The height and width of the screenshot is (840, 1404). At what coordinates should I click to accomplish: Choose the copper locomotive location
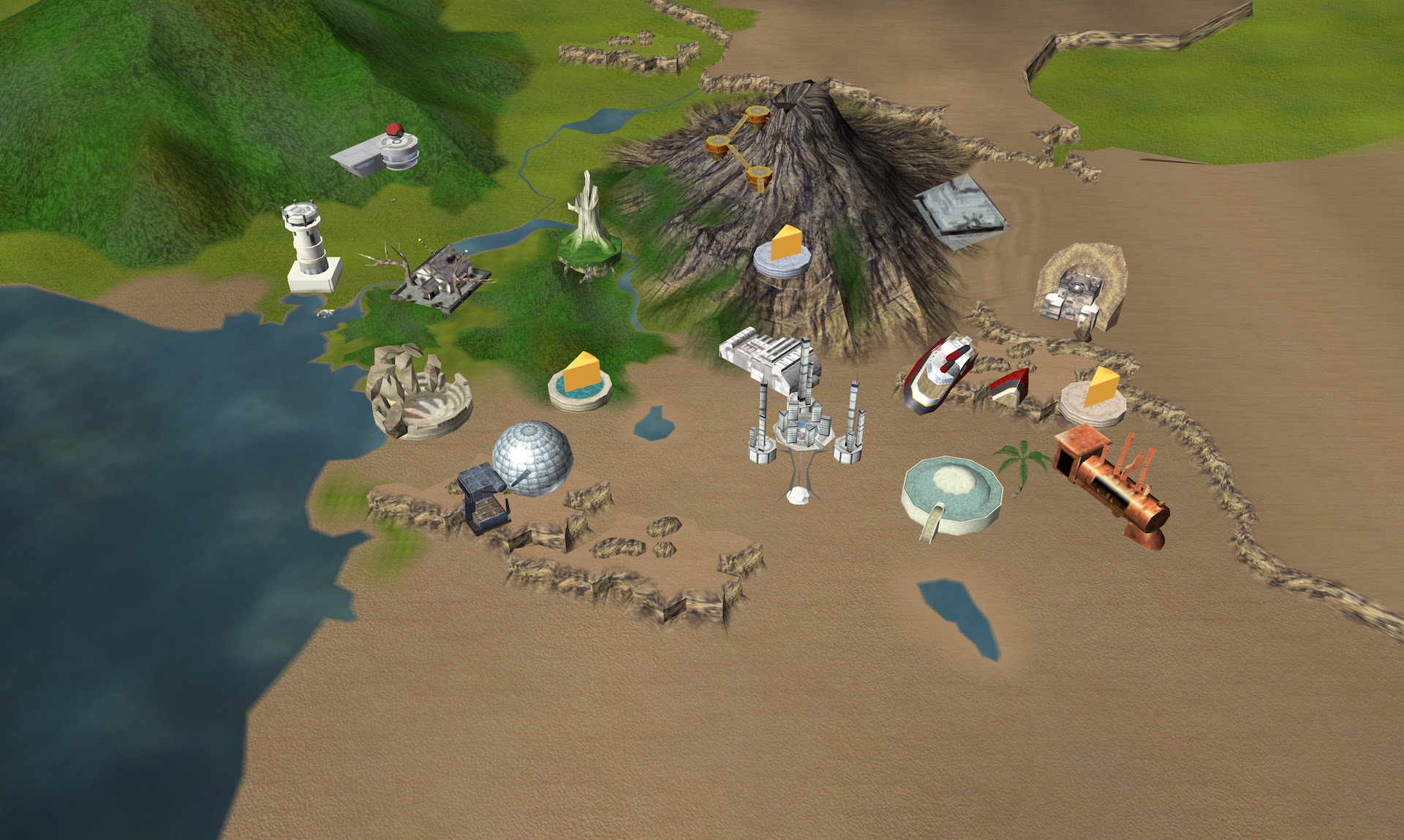1110,485
